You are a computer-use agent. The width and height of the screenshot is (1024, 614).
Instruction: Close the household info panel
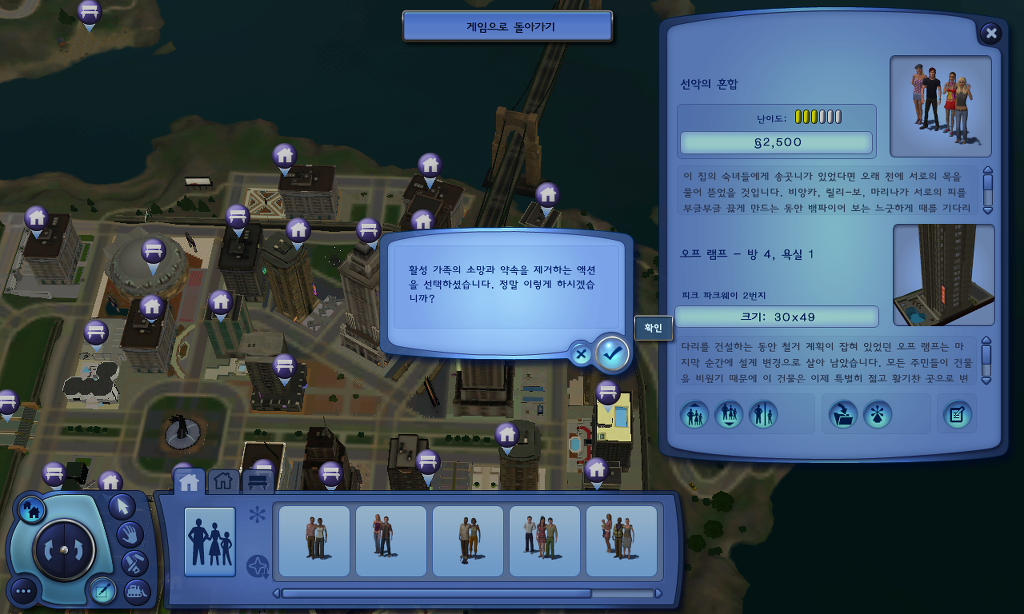pos(990,34)
